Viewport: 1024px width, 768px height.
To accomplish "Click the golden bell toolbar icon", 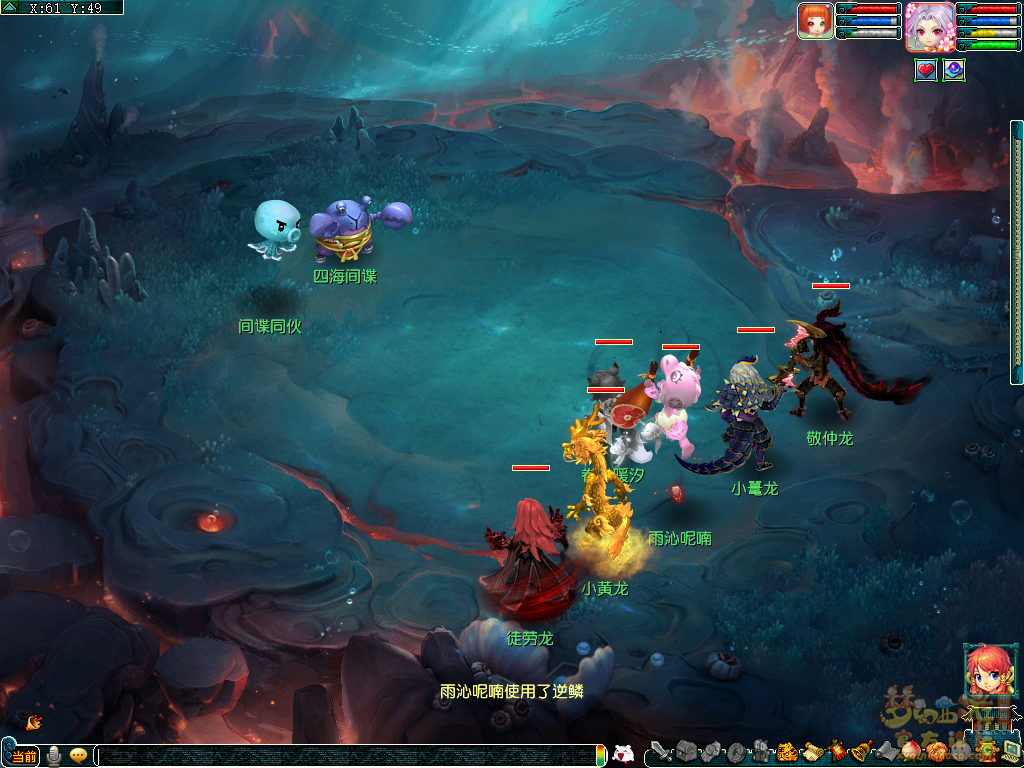I will [x=862, y=751].
